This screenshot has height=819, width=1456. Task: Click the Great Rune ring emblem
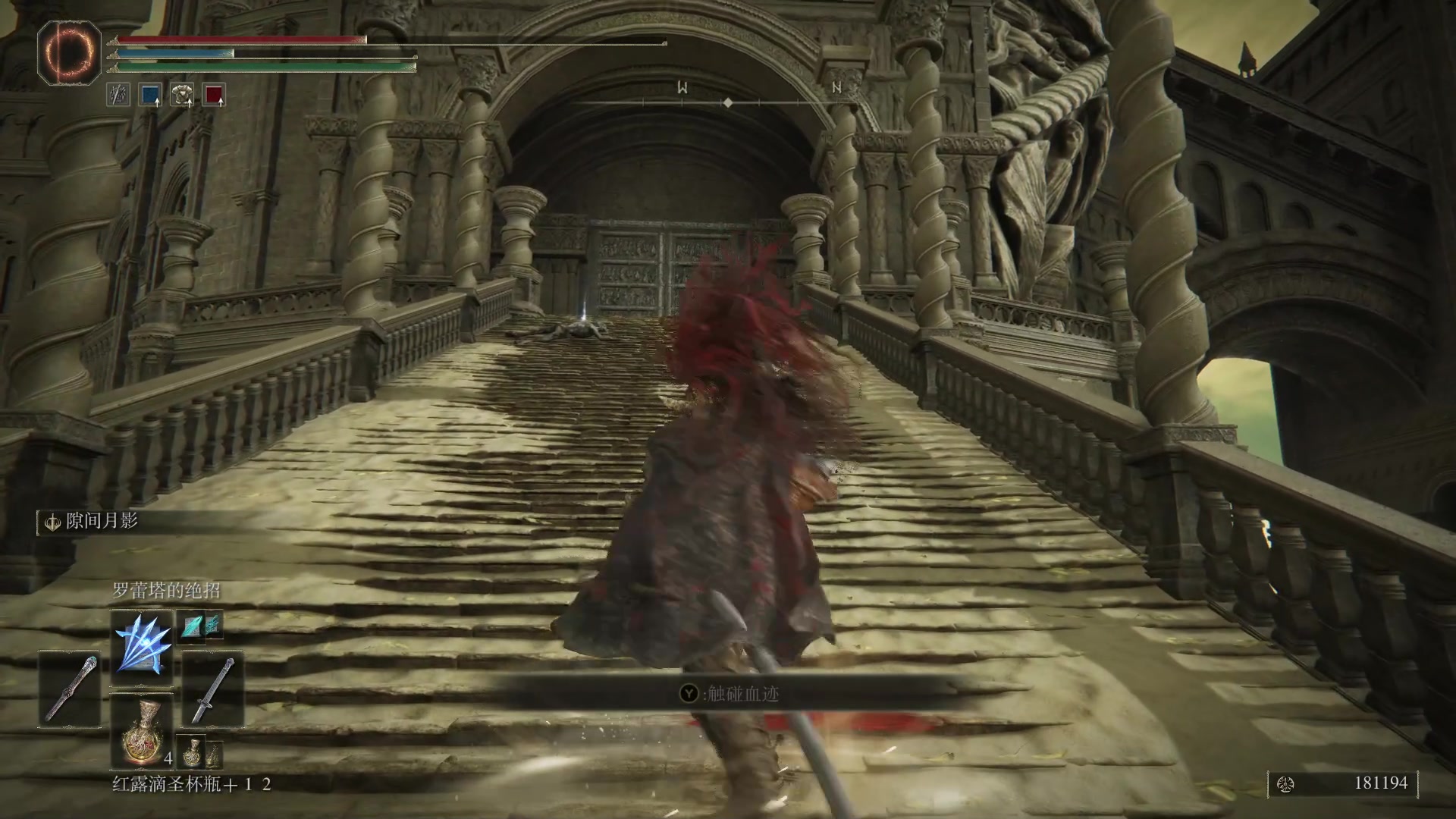[69, 52]
